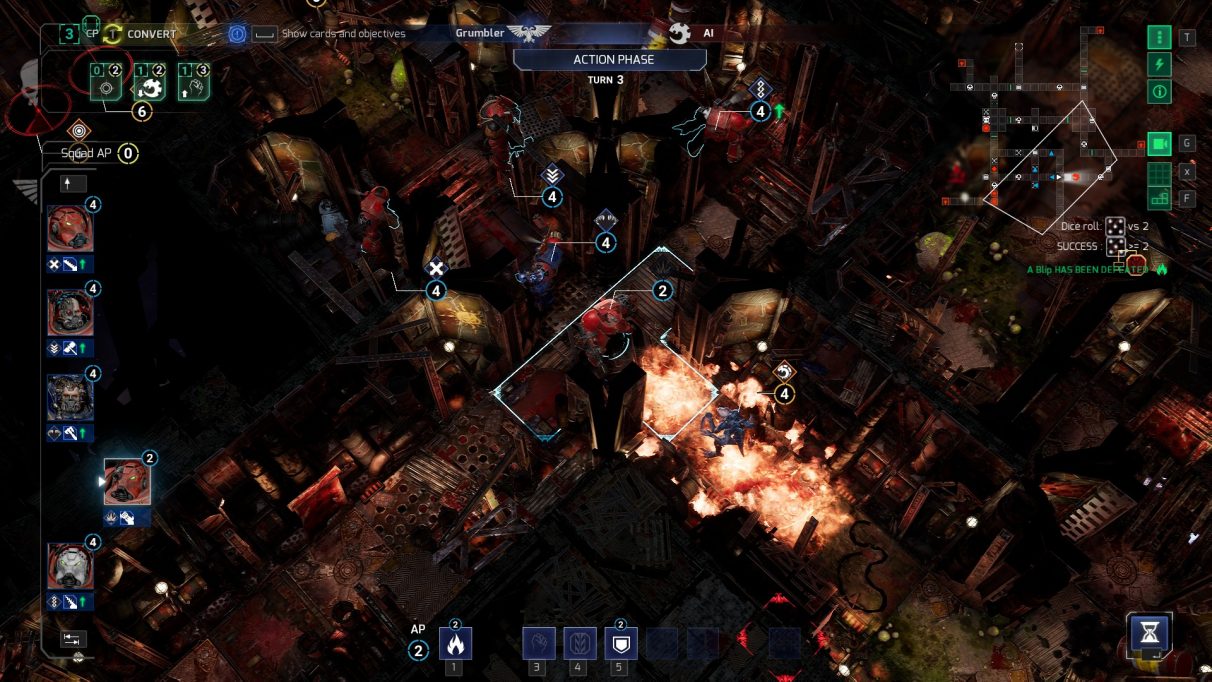Select the highlighted flamer marine portrait
Image resolution: width=1212 pixels, height=682 pixels.
tap(127, 482)
